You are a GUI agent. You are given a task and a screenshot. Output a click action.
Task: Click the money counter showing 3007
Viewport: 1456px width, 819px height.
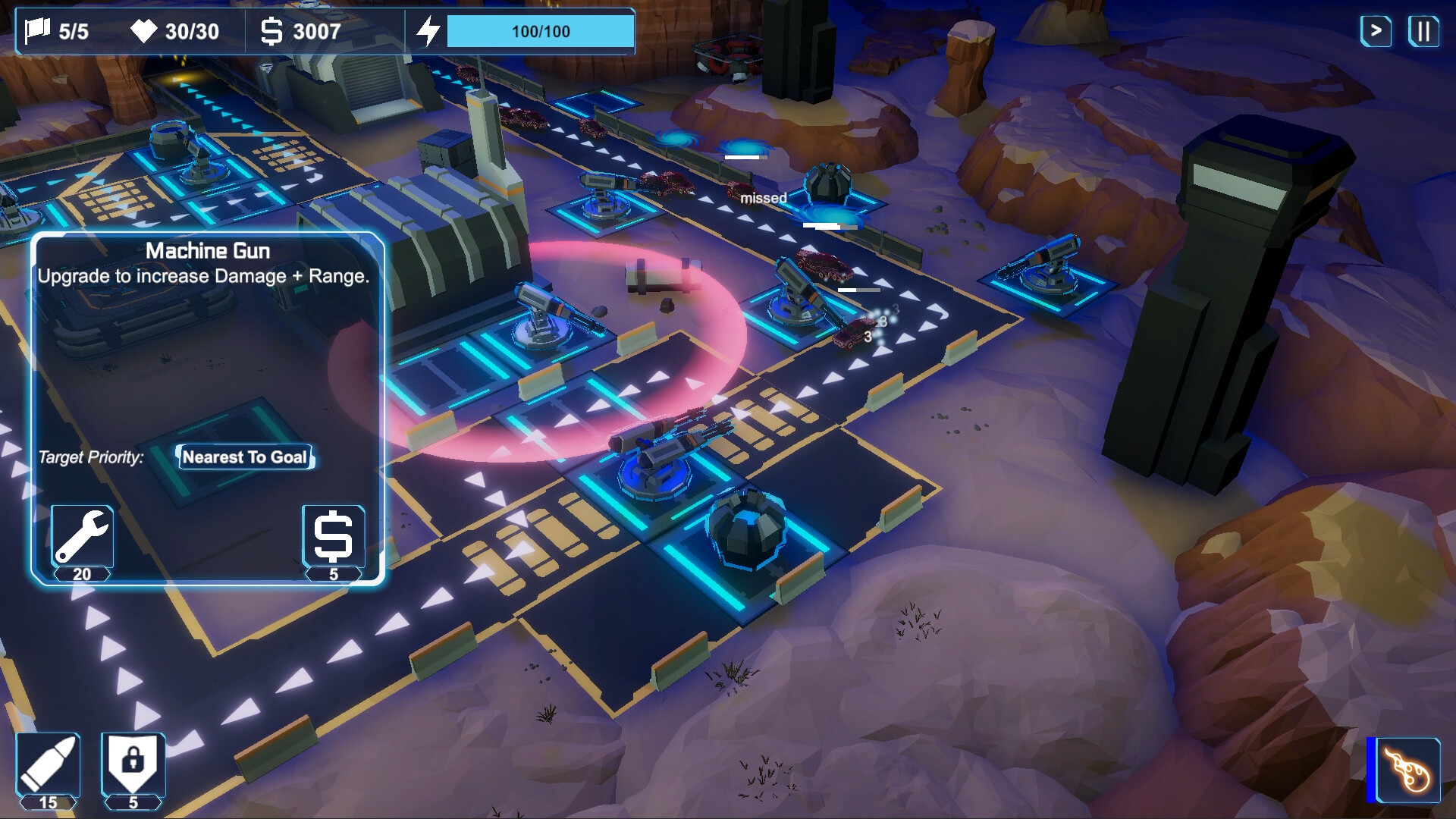(x=300, y=32)
